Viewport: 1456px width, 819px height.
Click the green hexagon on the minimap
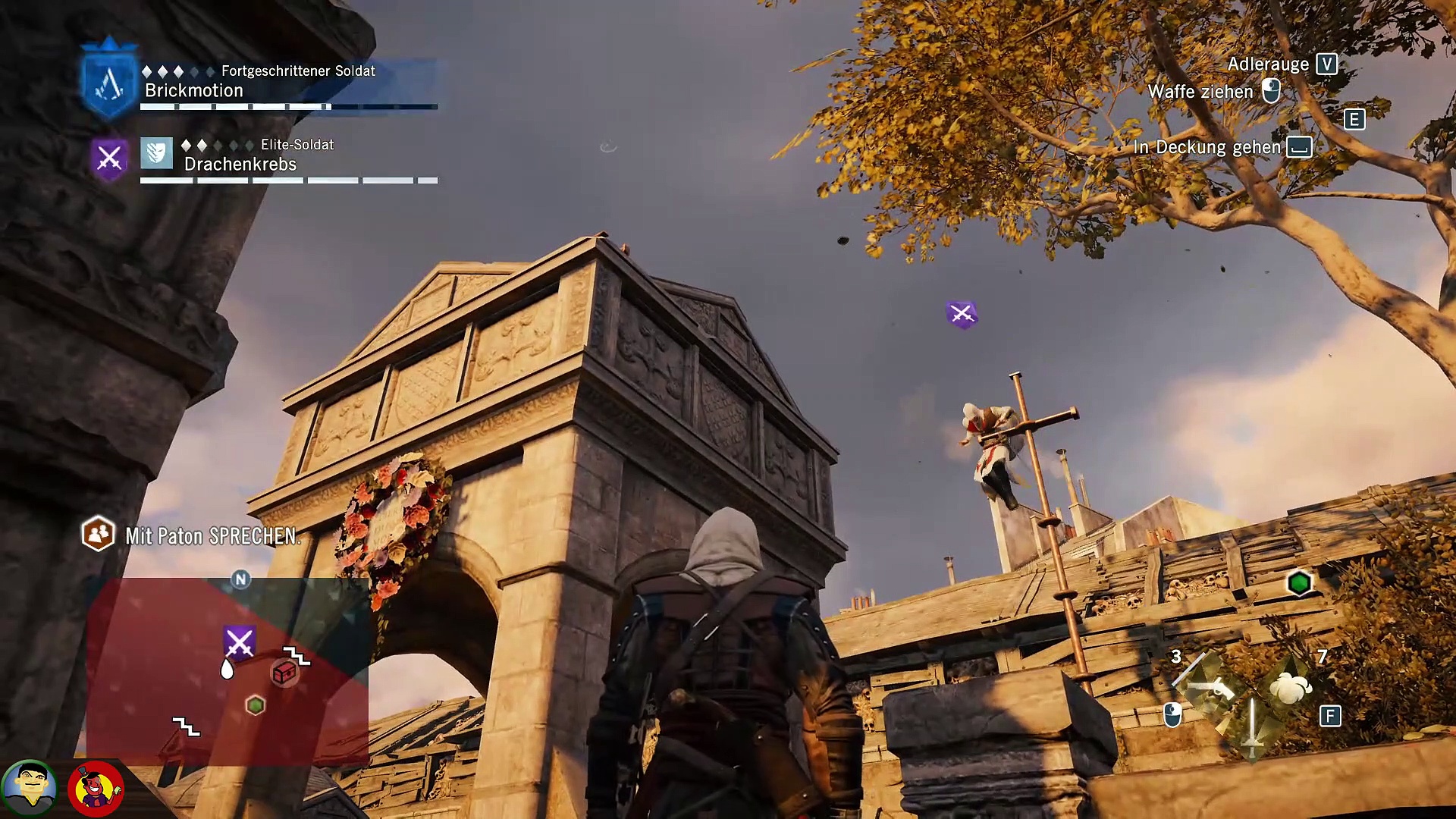point(256,706)
